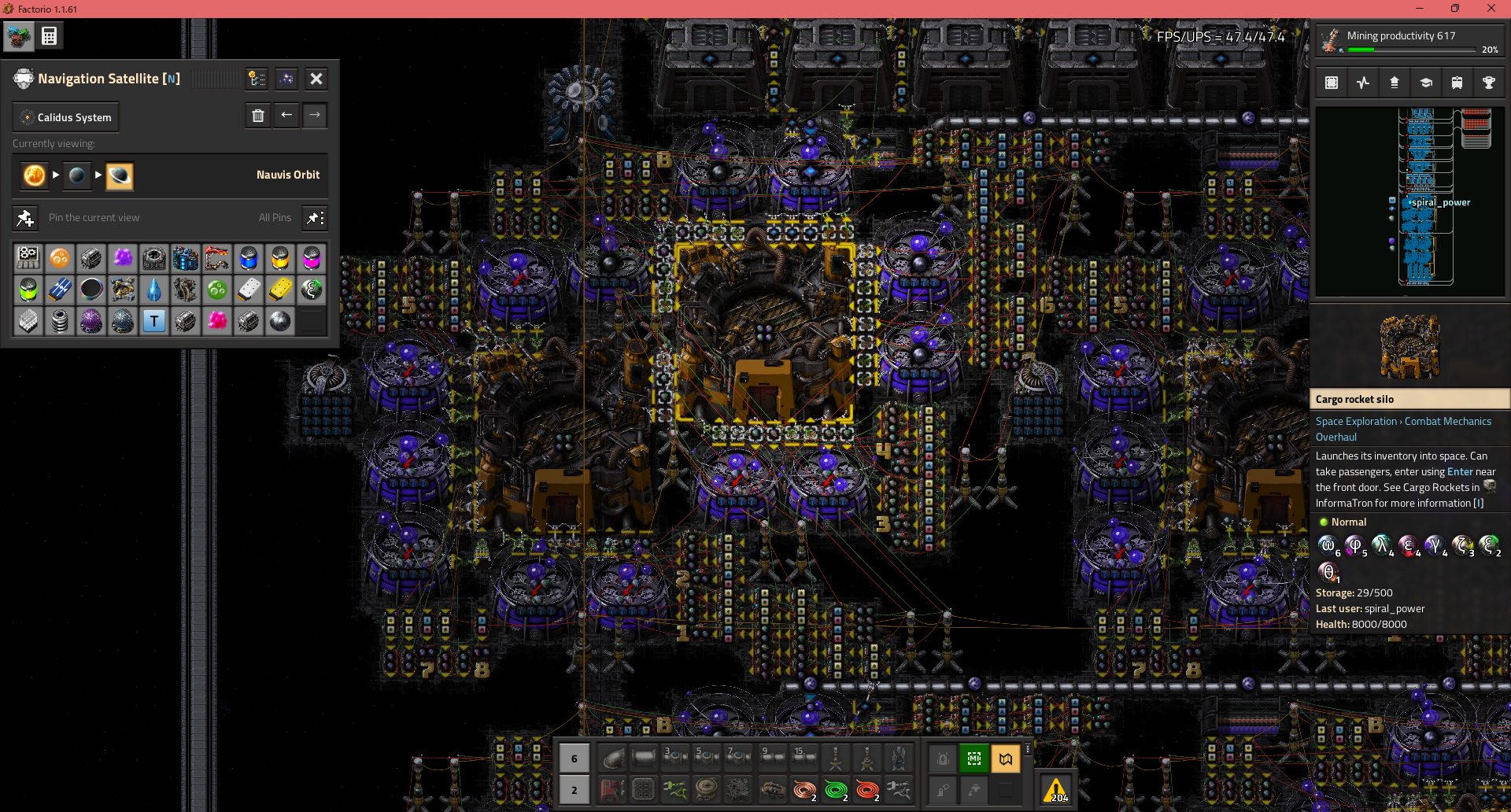Image resolution: width=1511 pixels, height=812 pixels.
Task: Select the sun icon in the breadcrumb
Action: (x=35, y=175)
